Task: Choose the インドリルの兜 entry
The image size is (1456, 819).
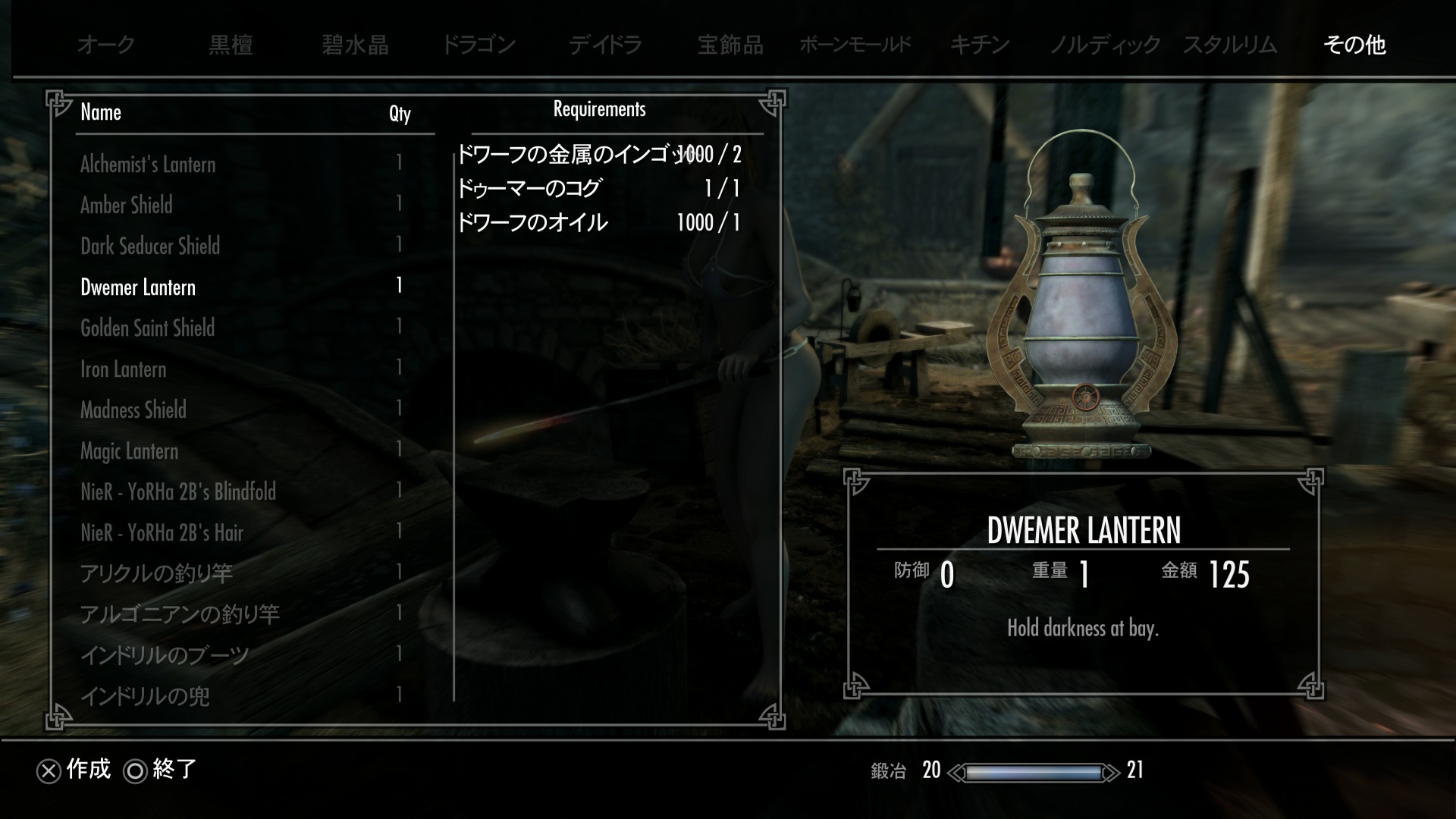Action: point(145,696)
